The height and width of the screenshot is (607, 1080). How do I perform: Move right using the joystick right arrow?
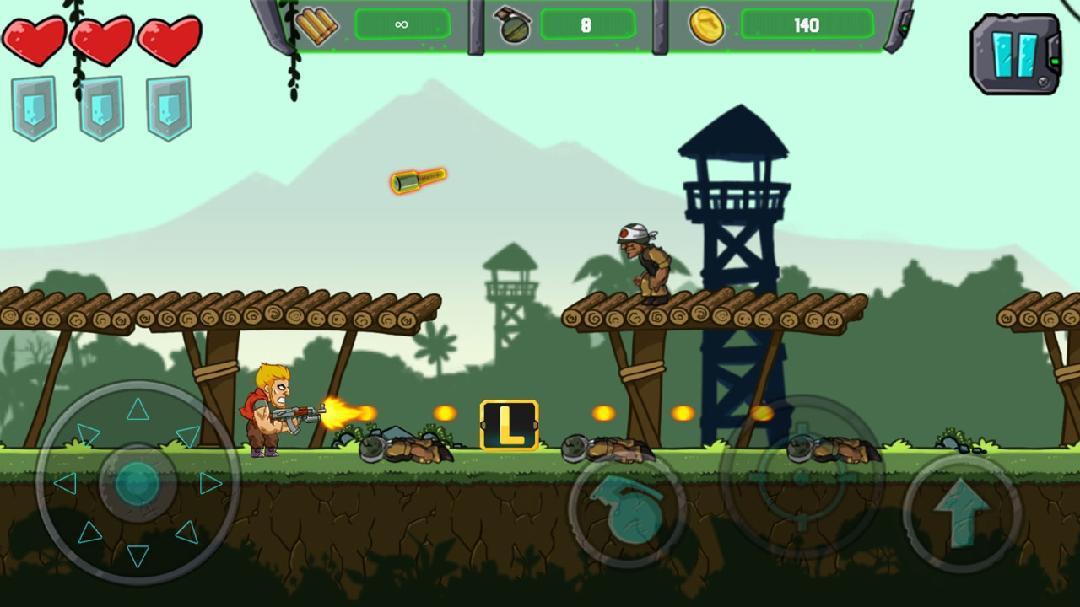[x=210, y=483]
